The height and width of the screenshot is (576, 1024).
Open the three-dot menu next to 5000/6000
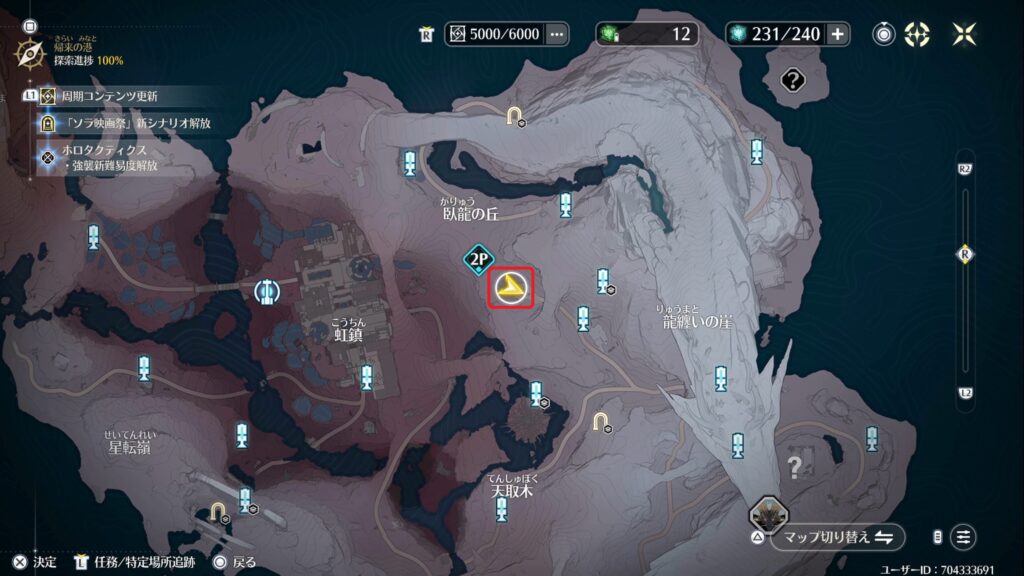(557, 34)
